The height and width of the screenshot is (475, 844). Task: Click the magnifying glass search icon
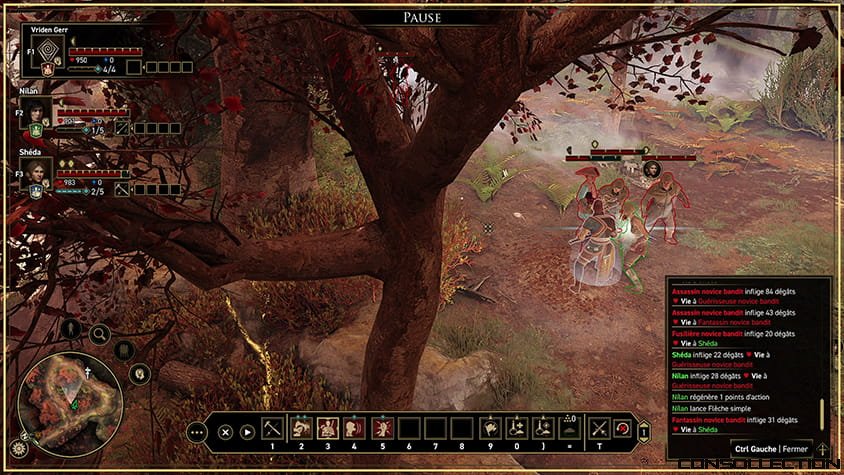point(100,334)
